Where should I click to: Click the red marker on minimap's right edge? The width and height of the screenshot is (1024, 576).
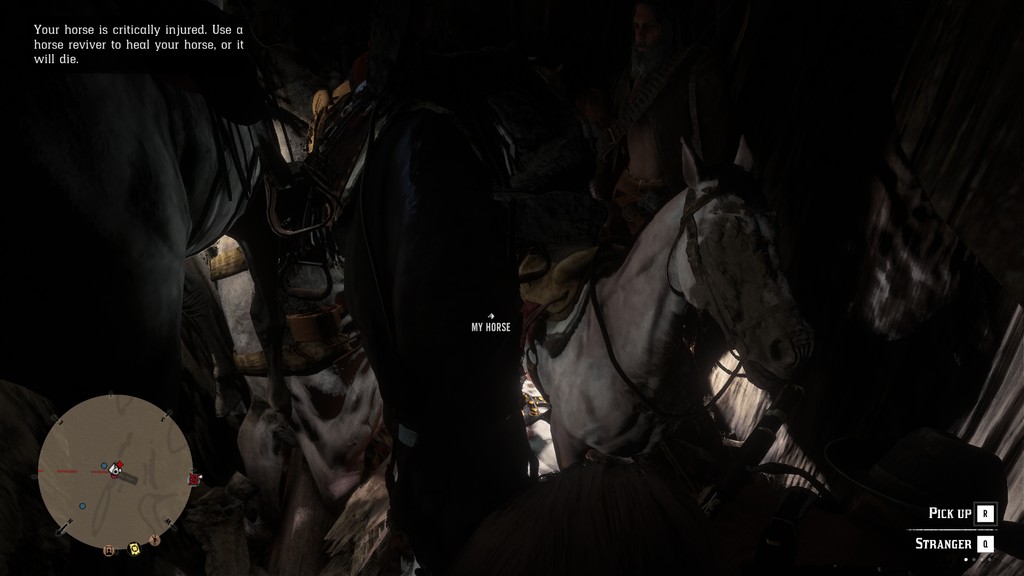coord(194,480)
